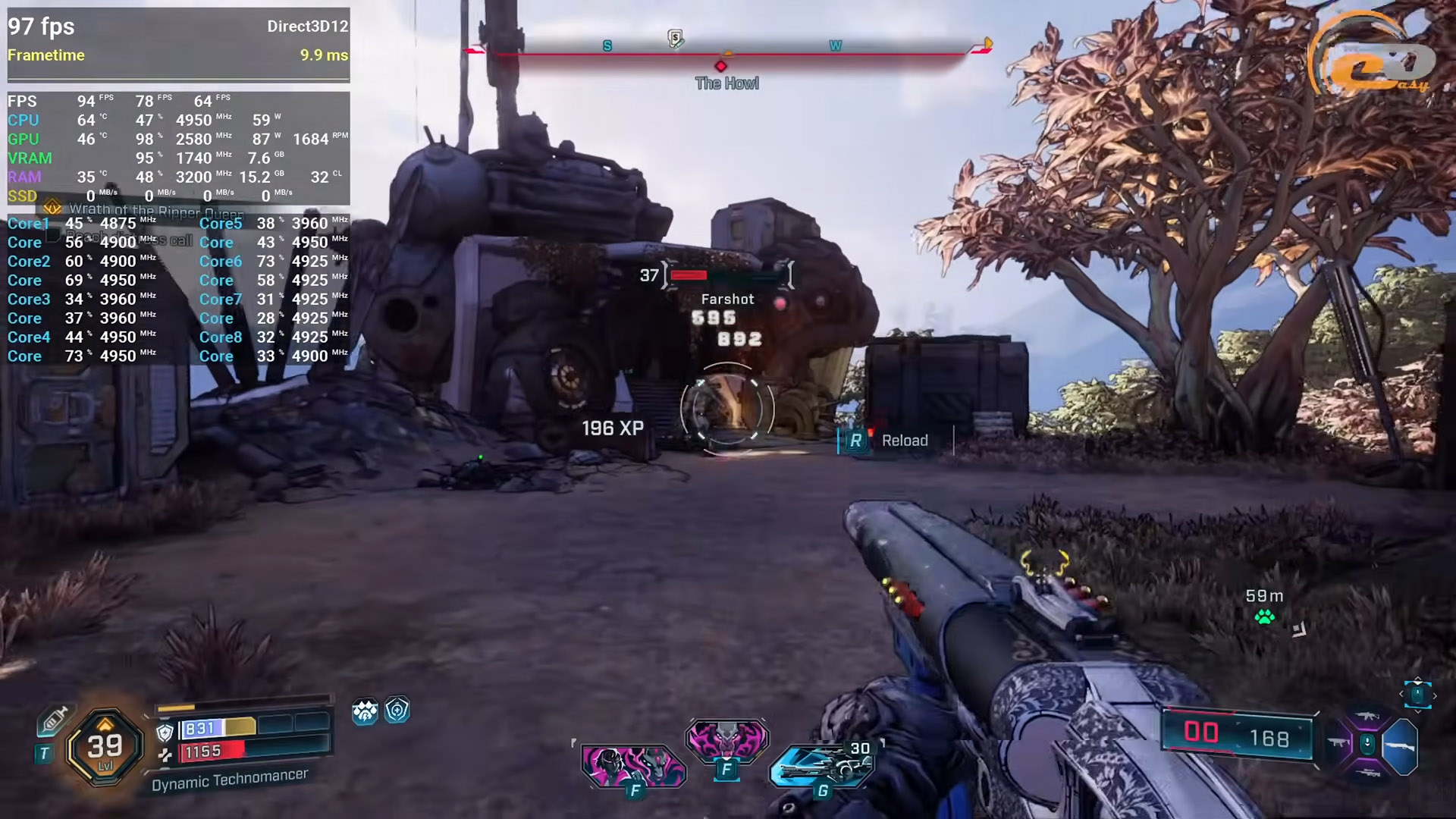Click the green paw companion marker

(x=1264, y=617)
